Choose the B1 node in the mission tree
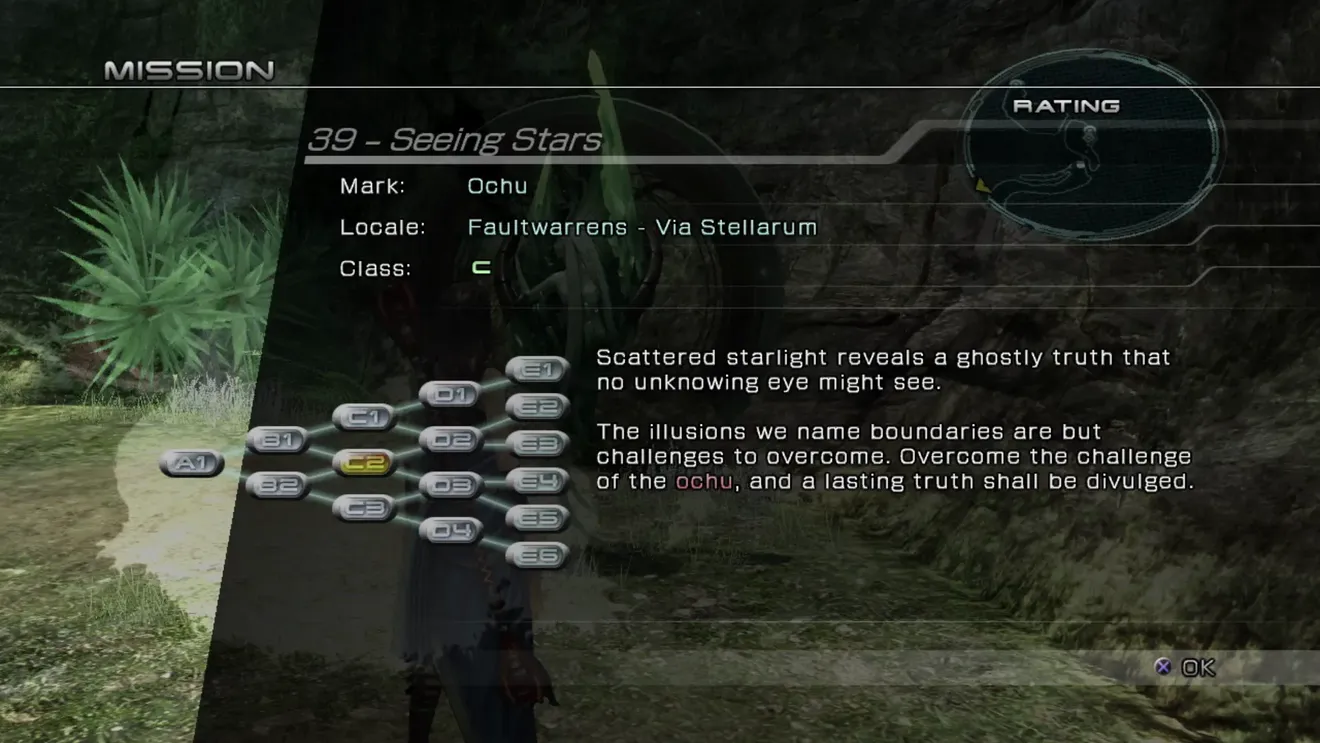The height and width of the screenshot is (743, 1320). (x=277, y=439)
